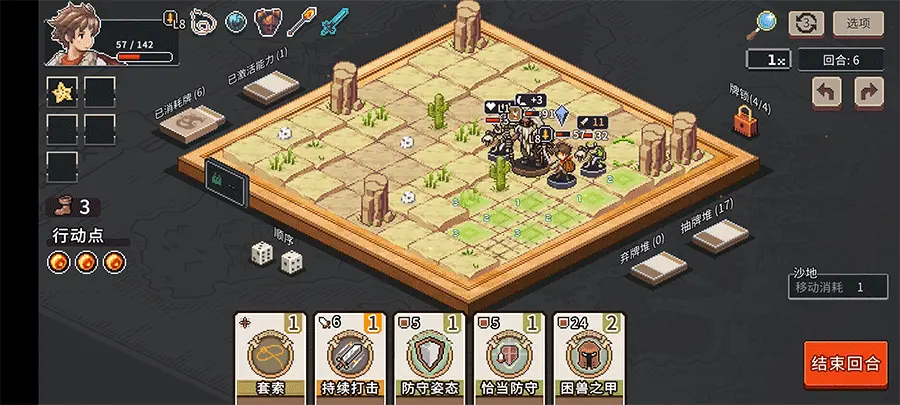End the turn with 结束回合

pos(845,363)
